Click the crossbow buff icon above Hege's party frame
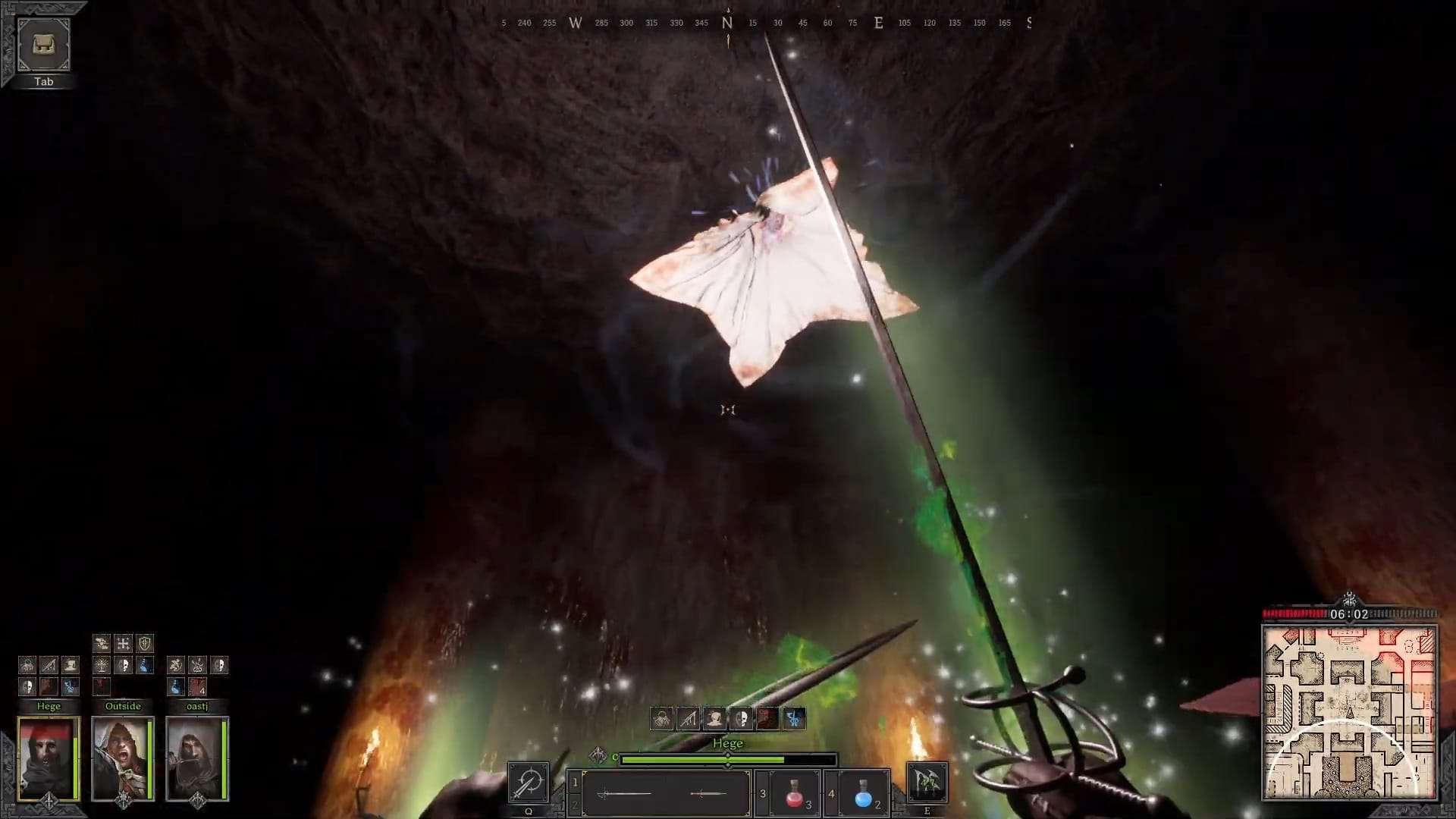This screenshot has height=819, width=1456. click(x=49, y=665)
